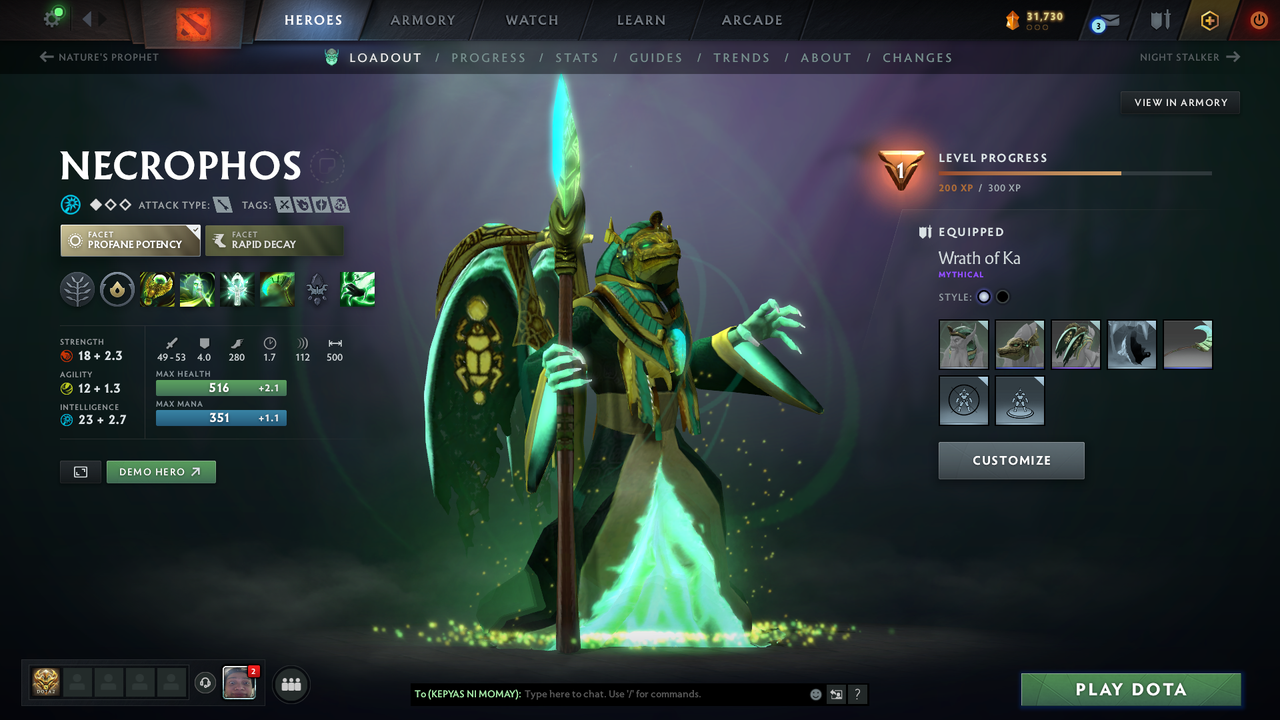Image resolution: width=1280 pixels, height=720 pixels.
Task: Select the Death Pulse ability icon
Action: click(157, 289)
